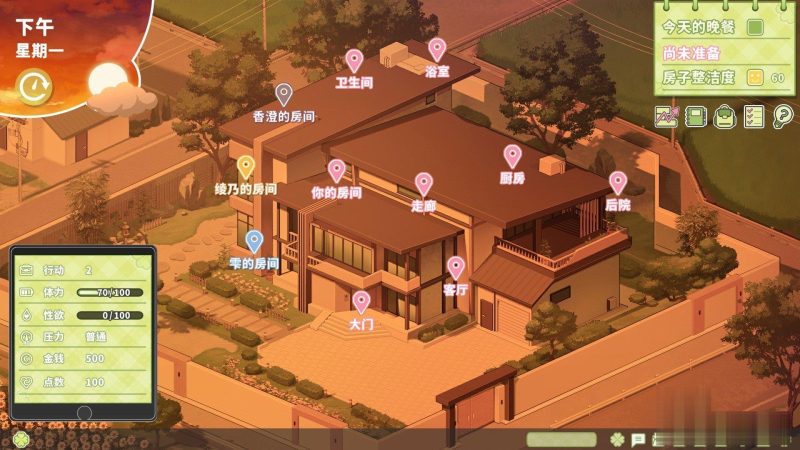
Task: Show the checklist task list
Action: pos(754,117)
